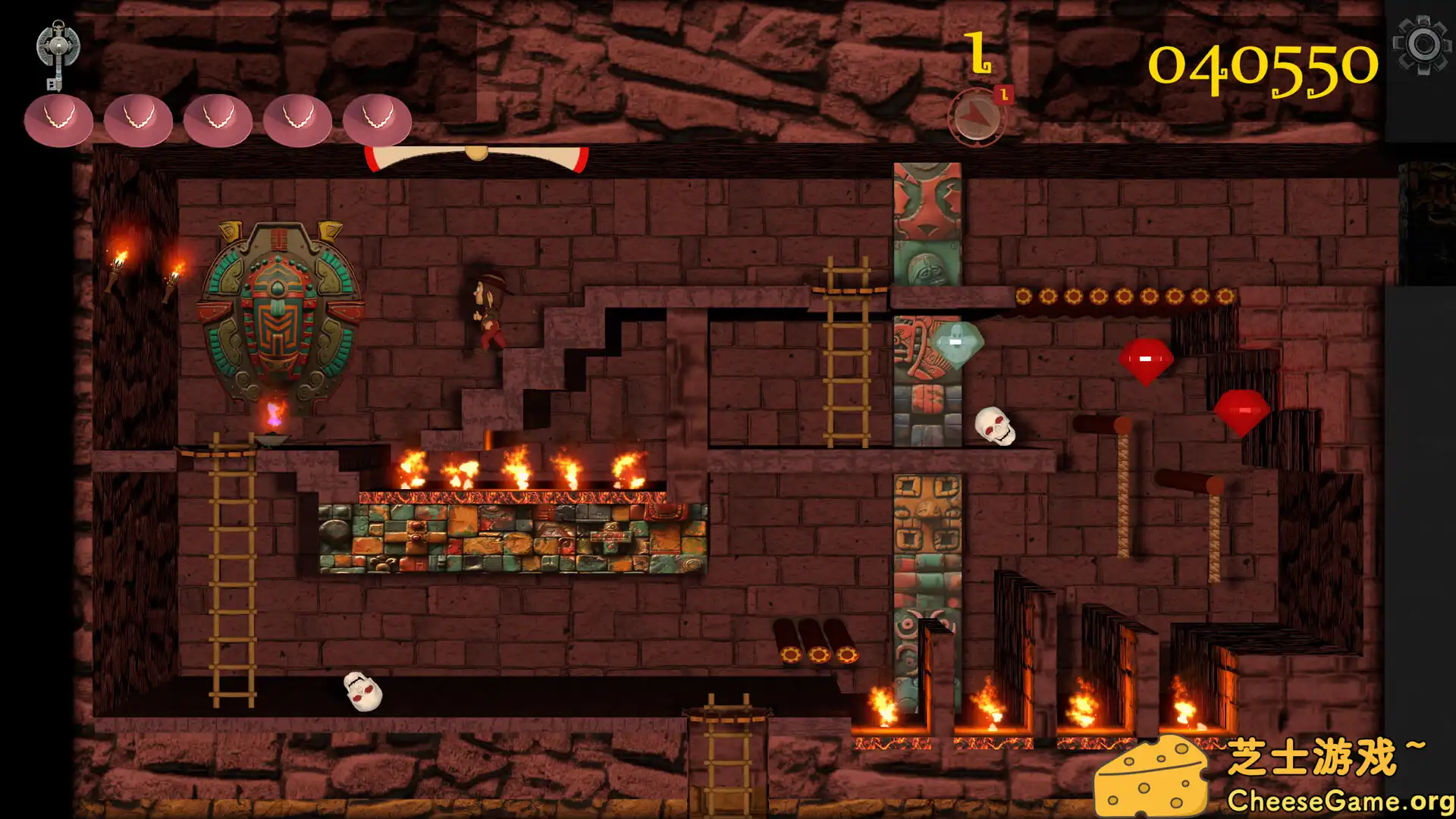Expand the minimap strip on the right screen edge
The height and width of the screenshot is (819, 1456).
tap(1433, 220)
